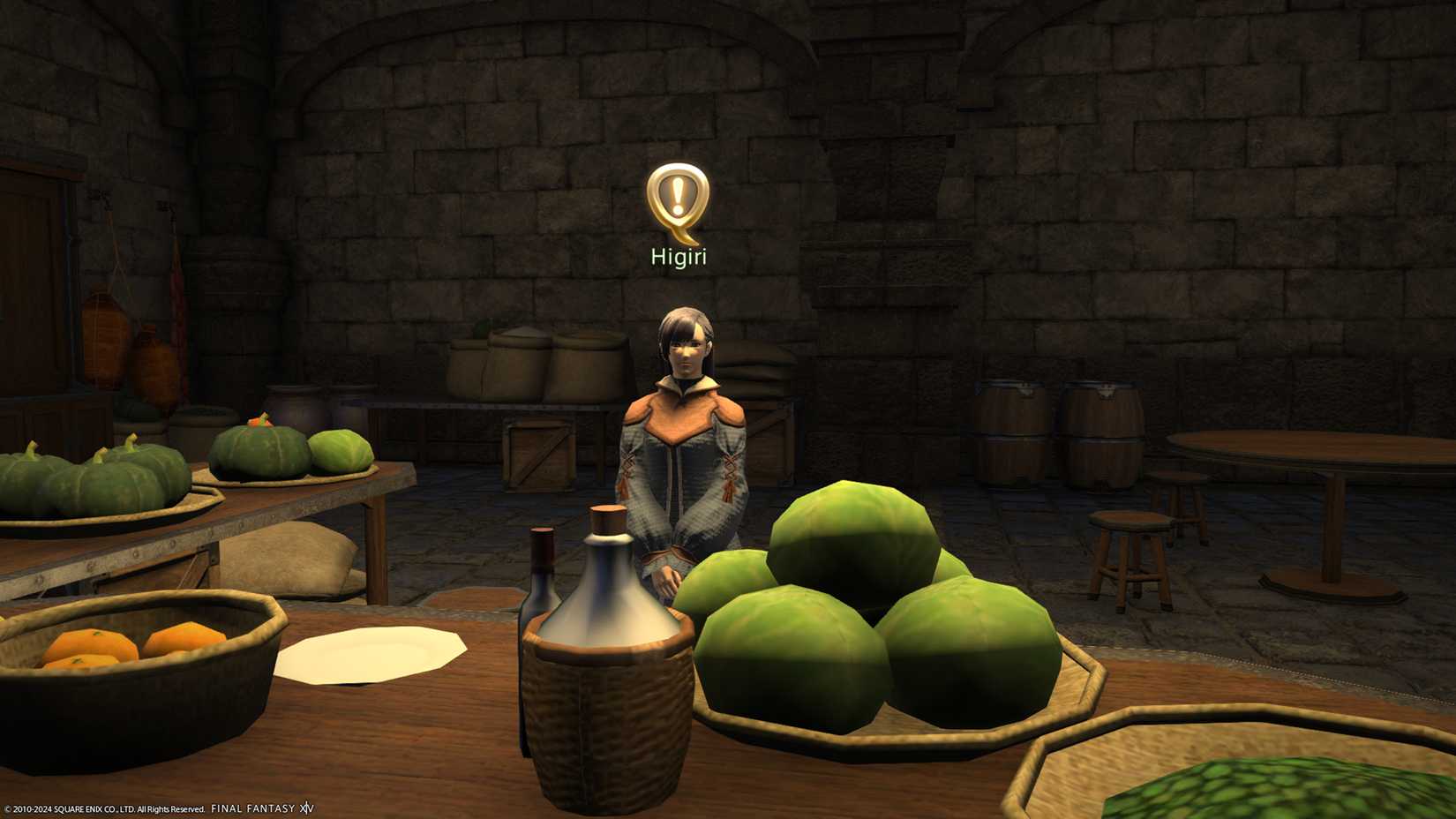Click the Square Enix copyright notice

(x=101, y=807)
